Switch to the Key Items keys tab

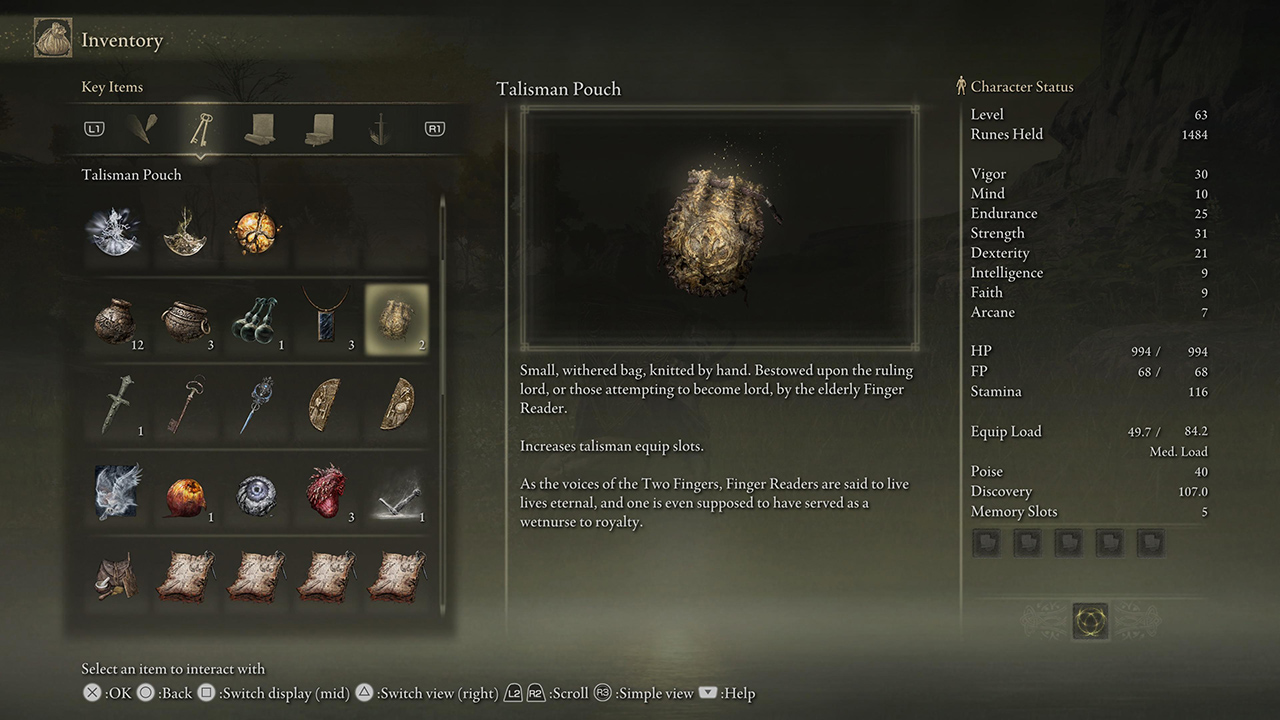(202, 129)
